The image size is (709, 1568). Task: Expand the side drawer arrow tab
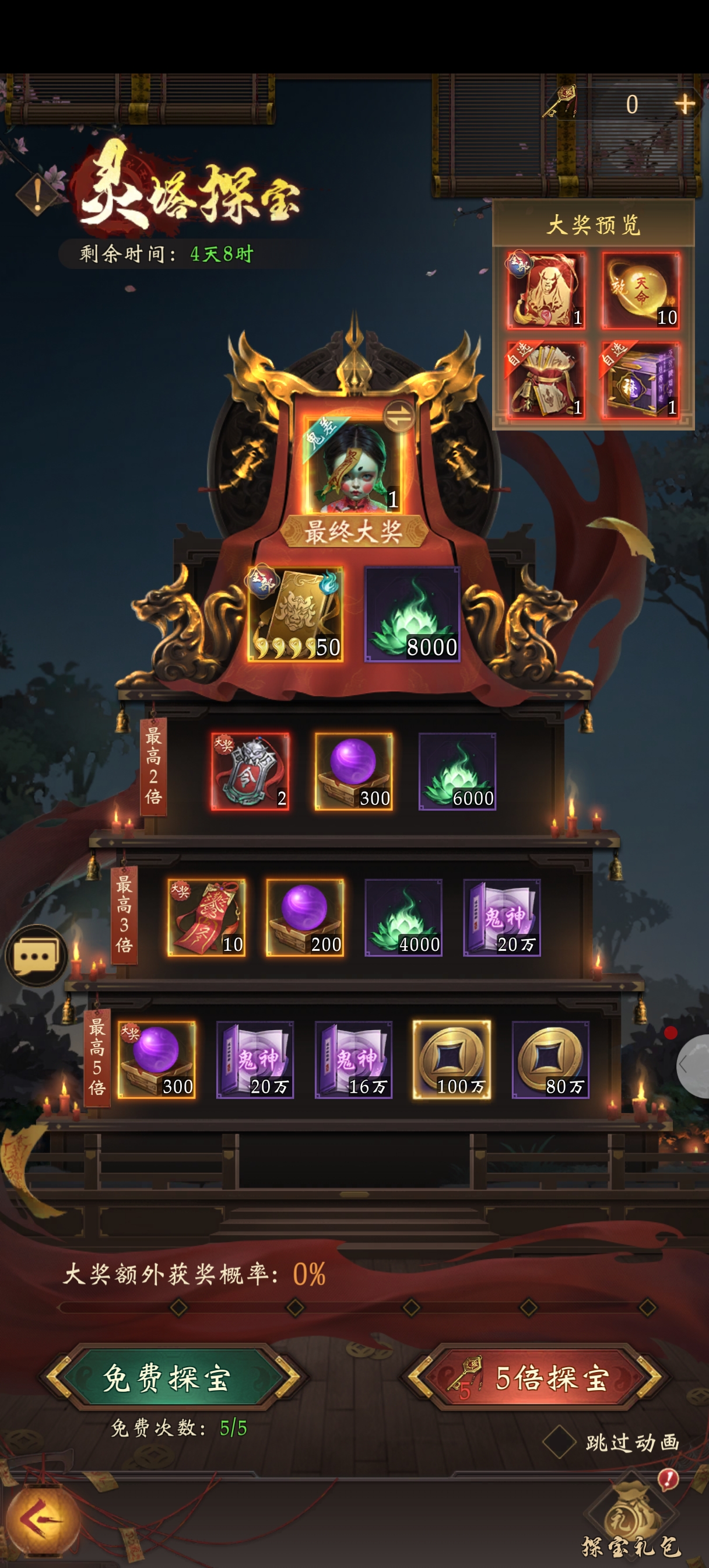(694, 1065)
